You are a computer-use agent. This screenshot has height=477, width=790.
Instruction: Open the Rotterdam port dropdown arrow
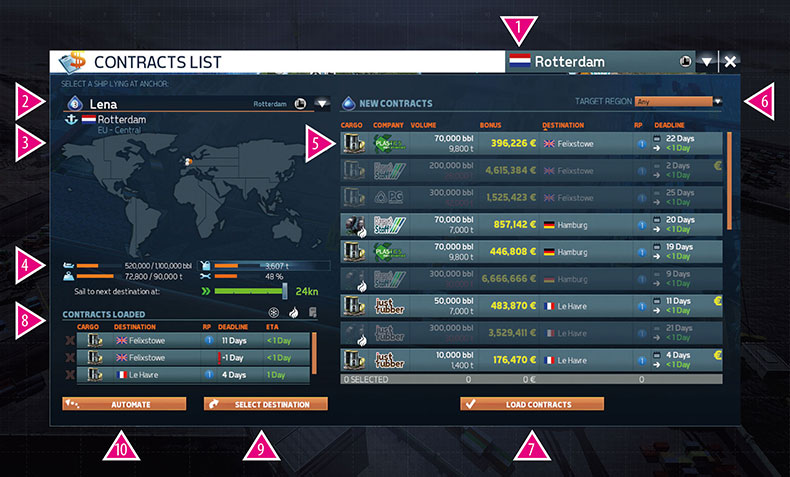point(706,62)
